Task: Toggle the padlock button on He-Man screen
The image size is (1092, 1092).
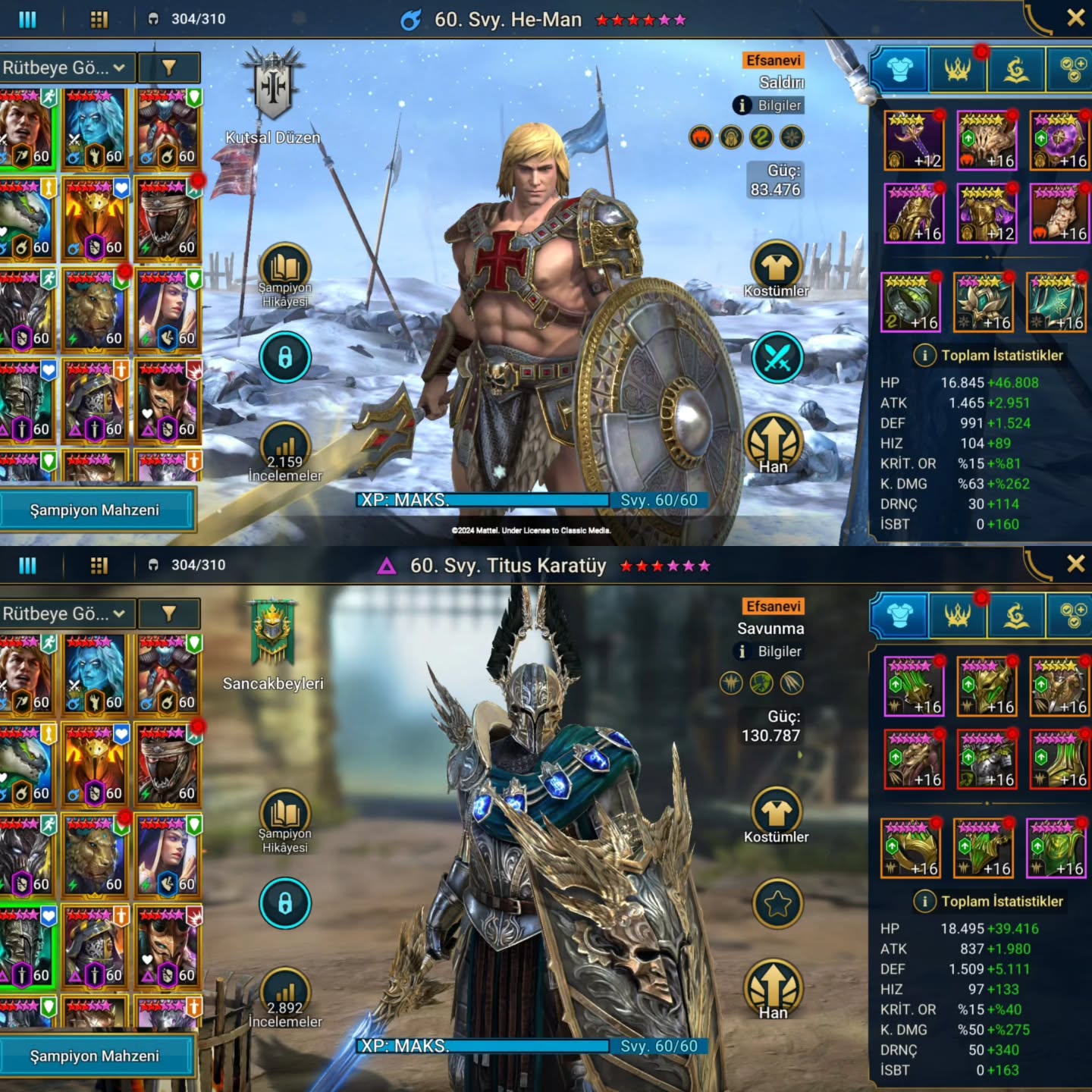Action: point(285,357)
